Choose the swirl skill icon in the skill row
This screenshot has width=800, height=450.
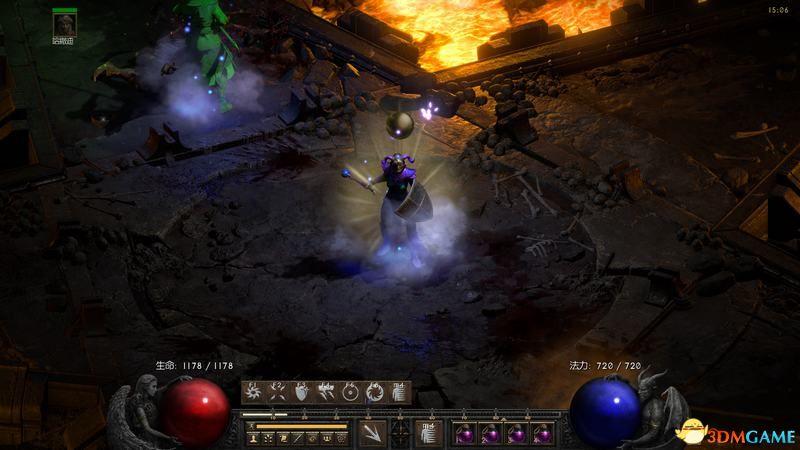[374, 392]
